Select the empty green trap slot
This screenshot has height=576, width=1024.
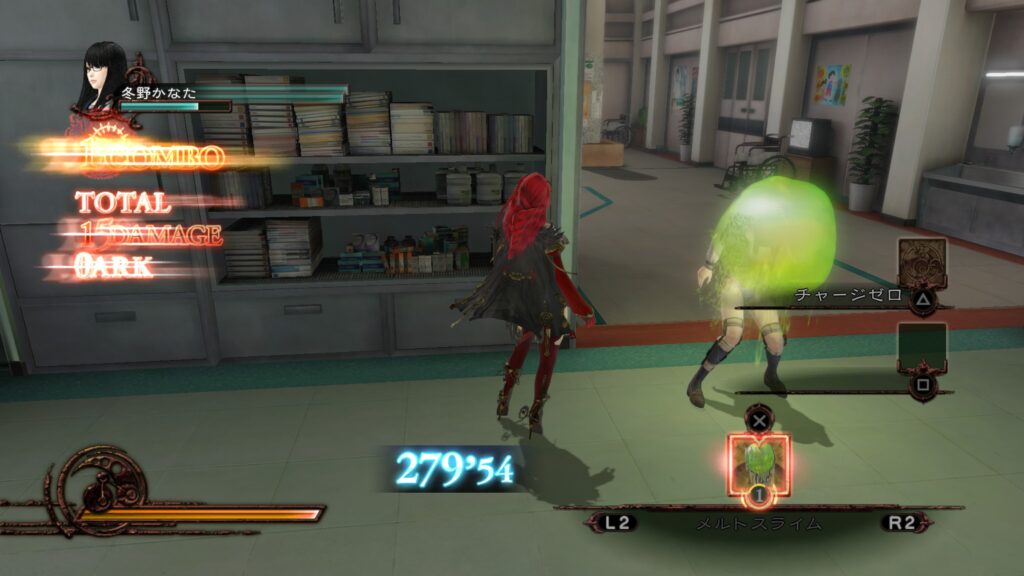pos(921,348)
